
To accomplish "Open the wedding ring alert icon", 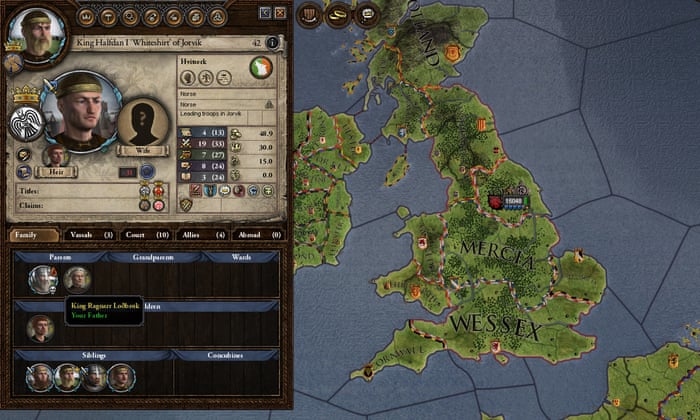I will click(339, 12).
